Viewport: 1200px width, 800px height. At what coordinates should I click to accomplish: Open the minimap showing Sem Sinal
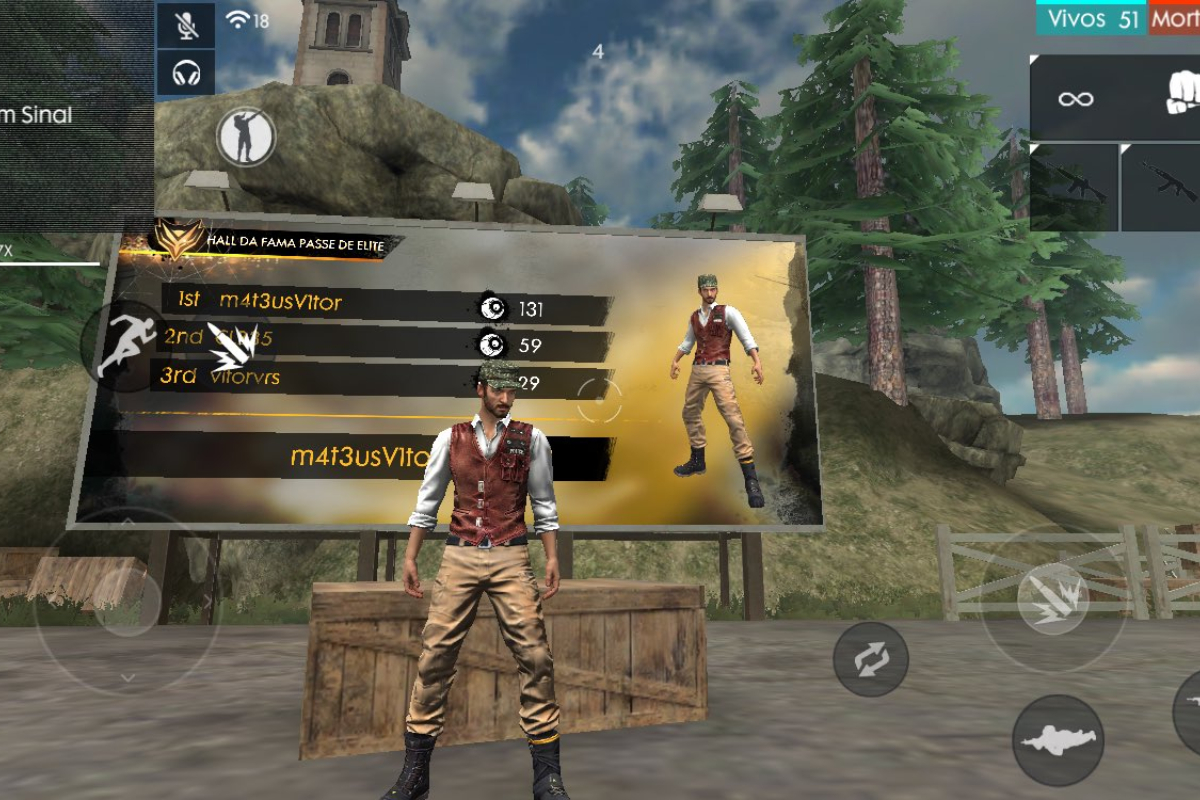pyautogui.click(x=70, y=115)
